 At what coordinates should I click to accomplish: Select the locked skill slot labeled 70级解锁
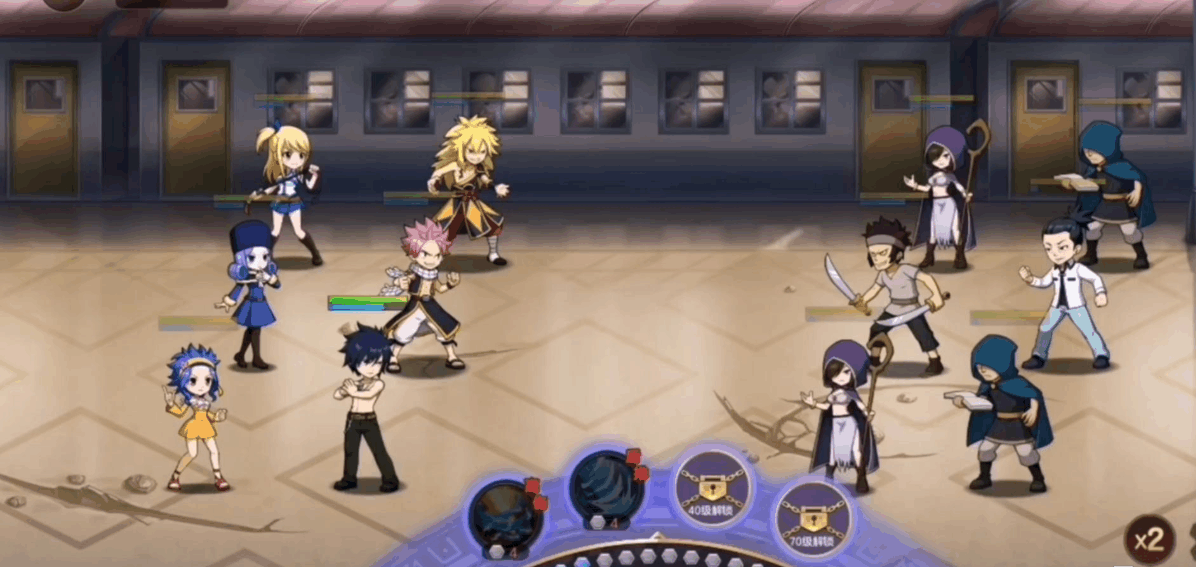pyautogui.click(x=811, y=517)
